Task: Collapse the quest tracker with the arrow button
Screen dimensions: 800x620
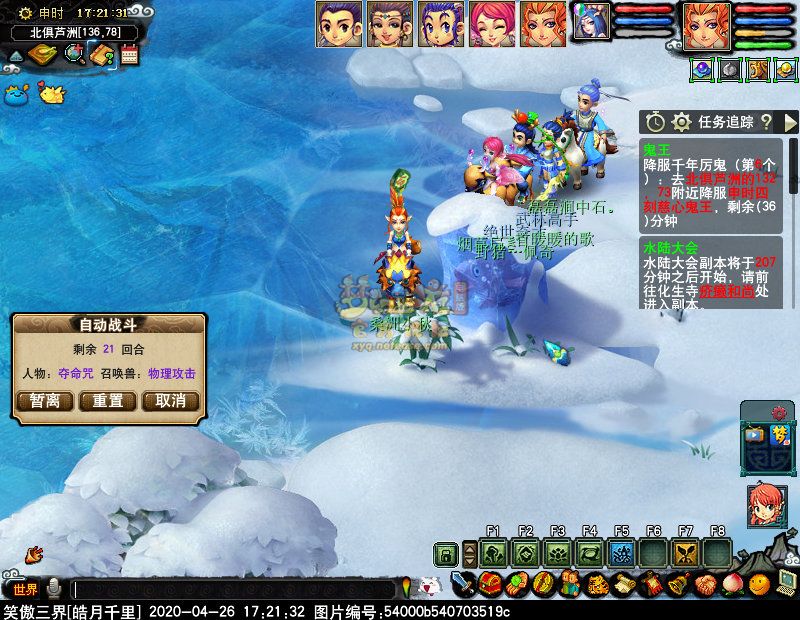Action: click(790, 122)
